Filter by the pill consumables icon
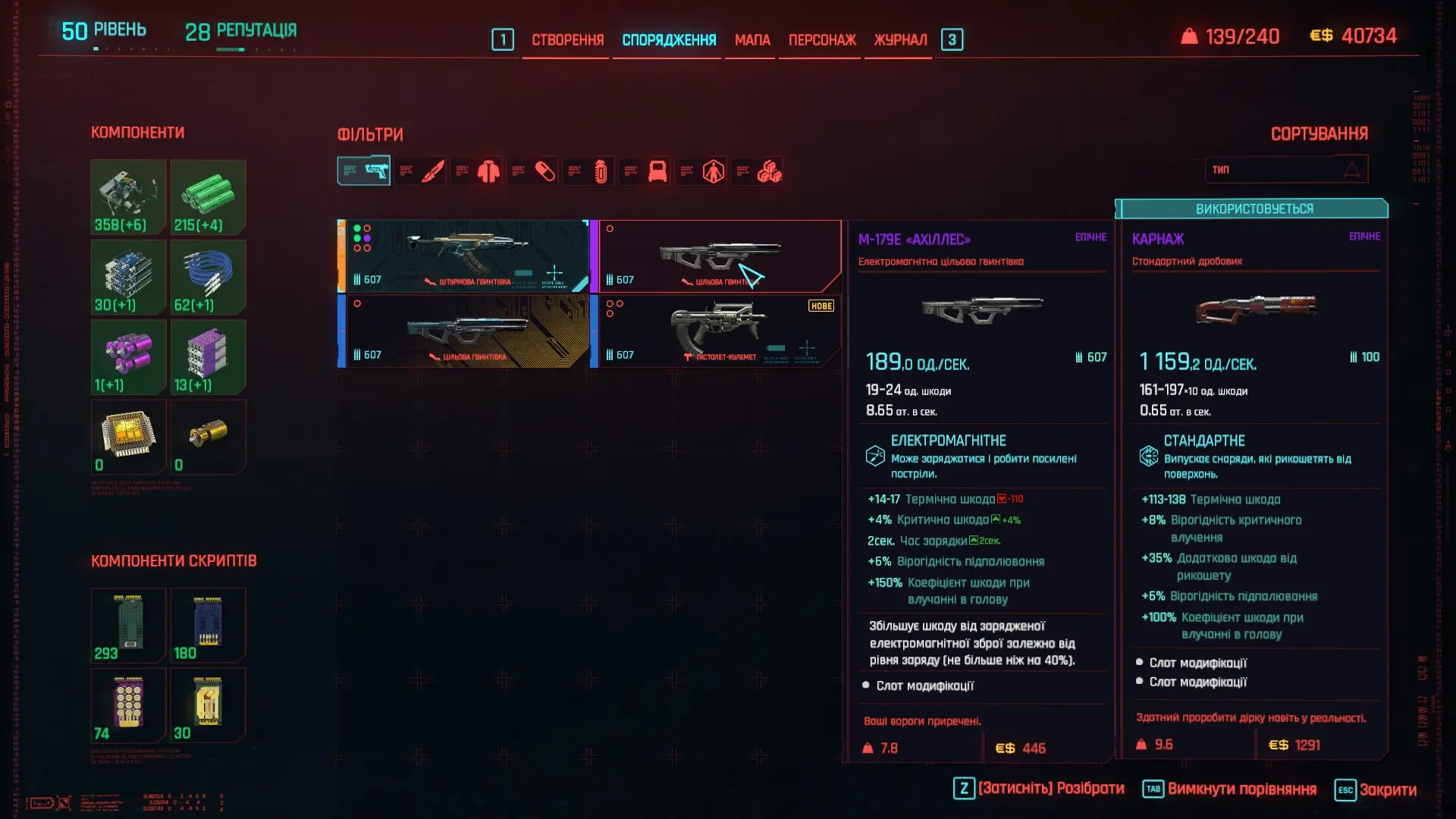Viewport: 1456px width, 819px height. tap(544, 171)
